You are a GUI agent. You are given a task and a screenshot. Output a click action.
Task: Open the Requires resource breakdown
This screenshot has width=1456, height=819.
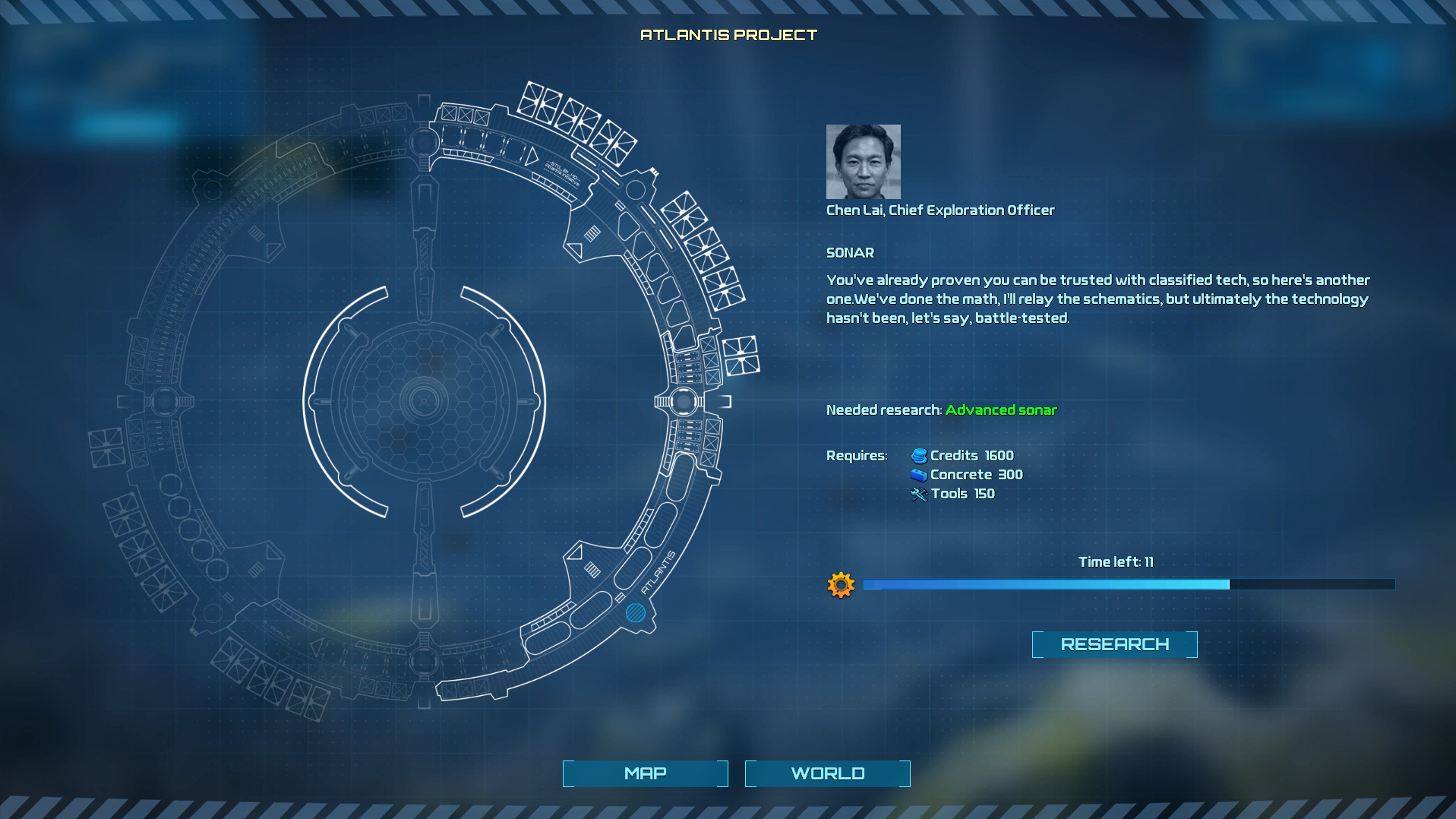click(857, 455)
